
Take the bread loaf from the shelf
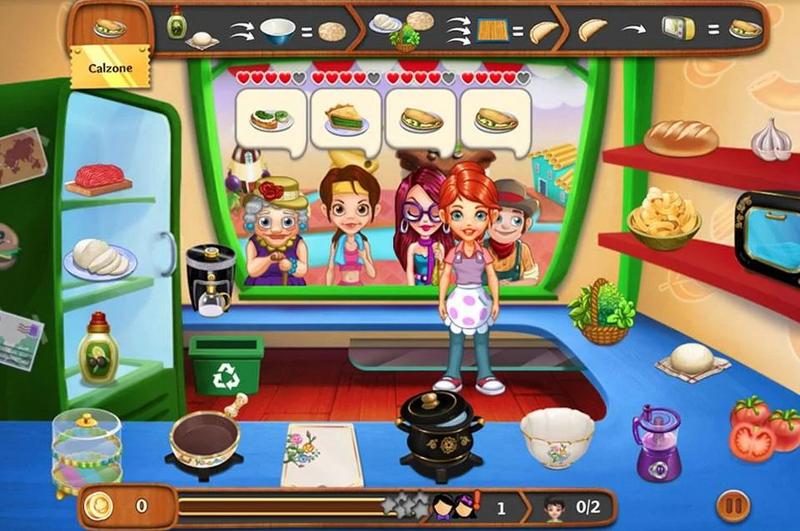680,137
